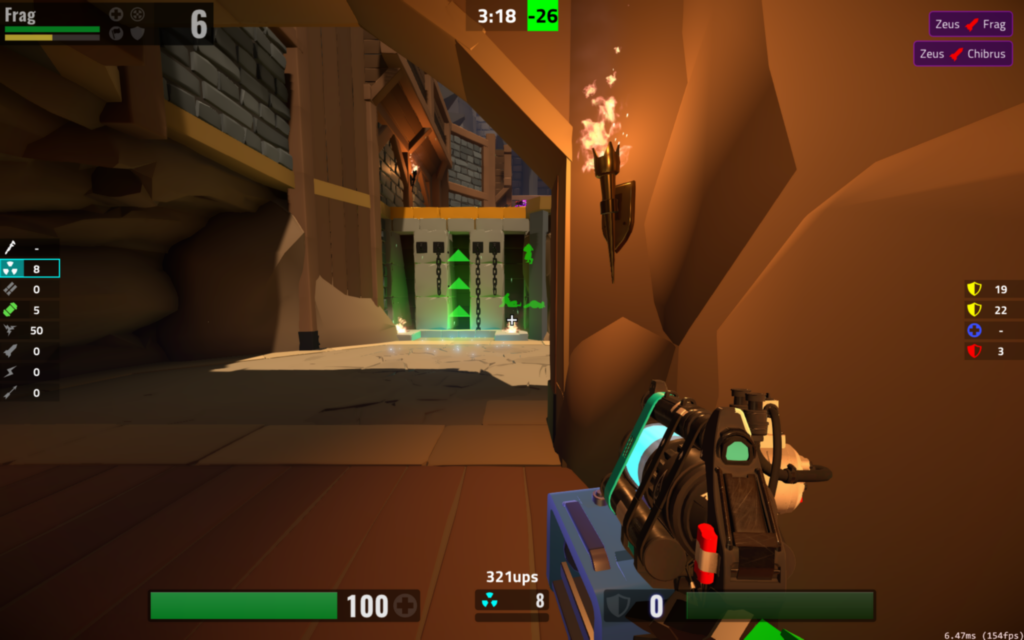Click the yellow armor timer showing 22

974,310
